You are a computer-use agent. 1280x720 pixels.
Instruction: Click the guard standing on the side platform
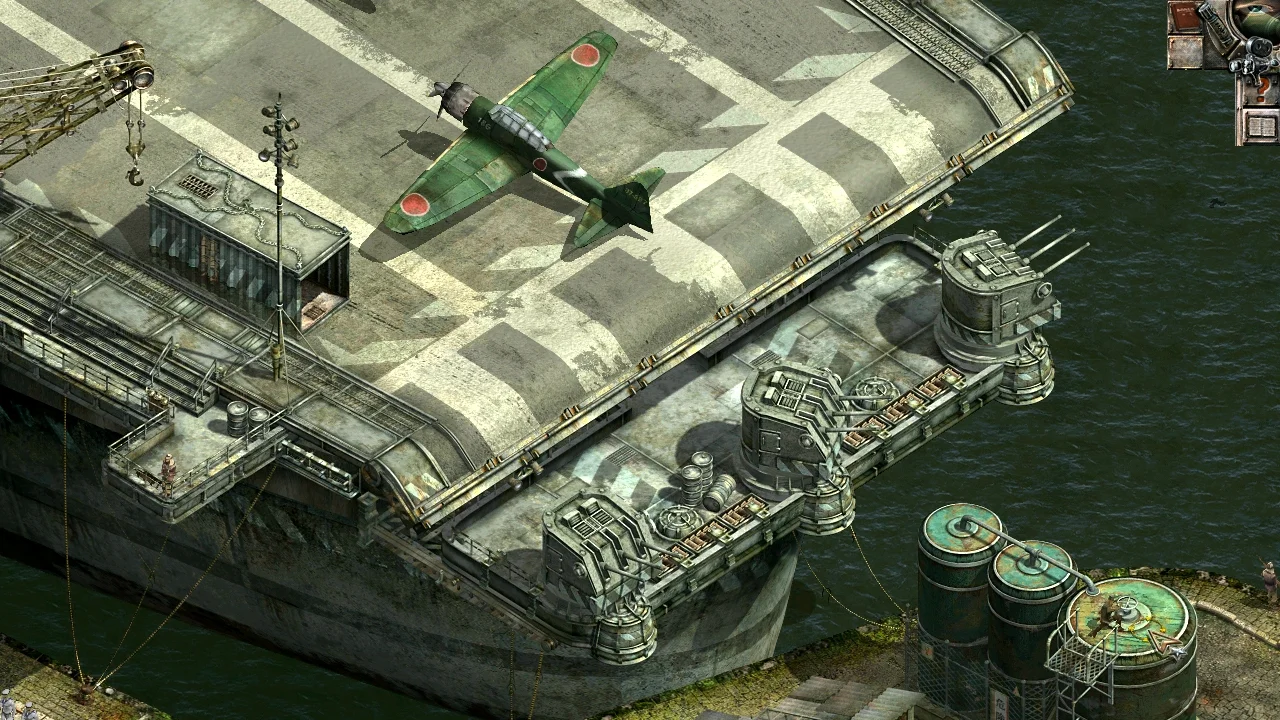[168, 470]
